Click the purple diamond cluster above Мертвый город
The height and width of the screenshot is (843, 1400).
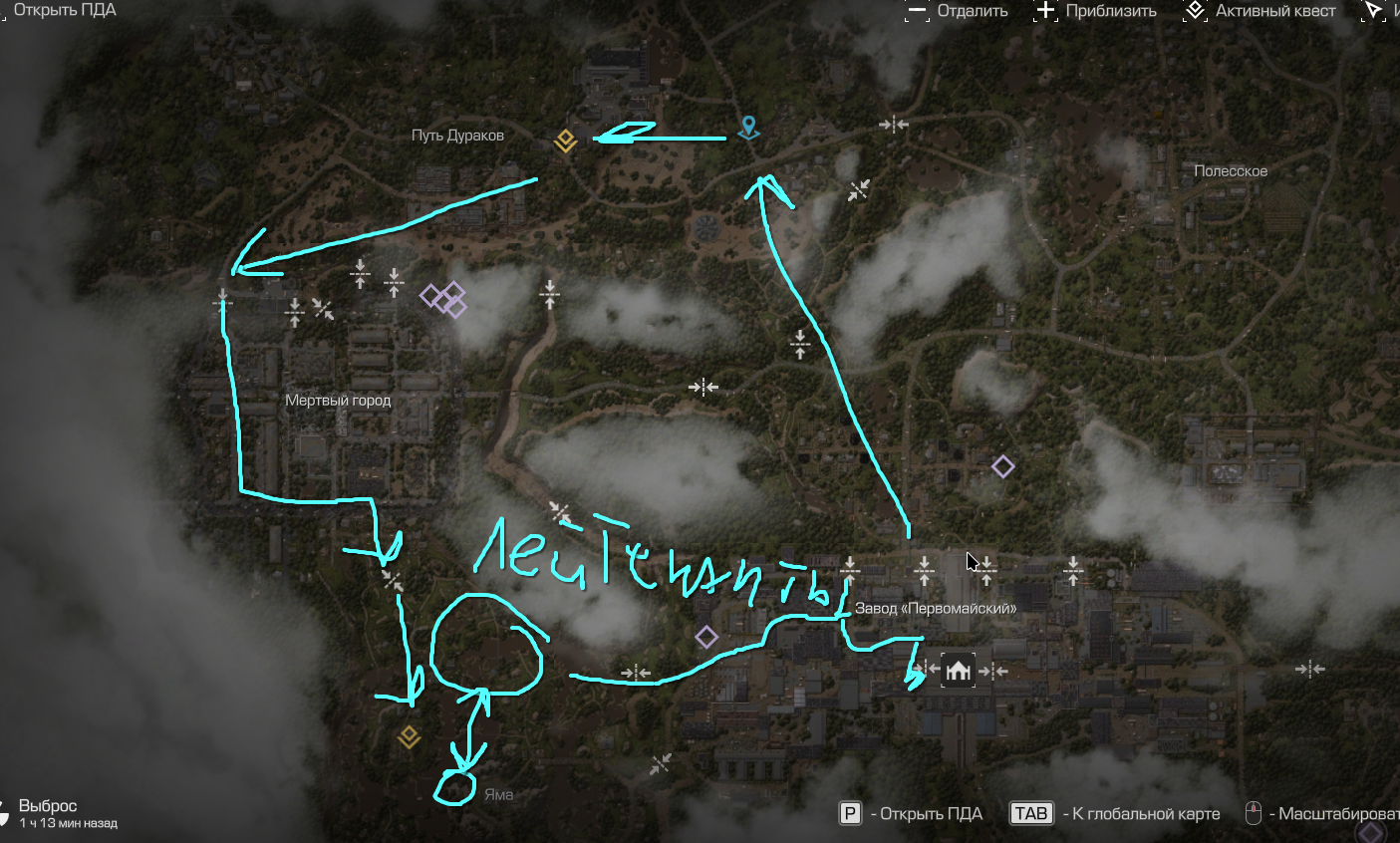pos(444,298)
